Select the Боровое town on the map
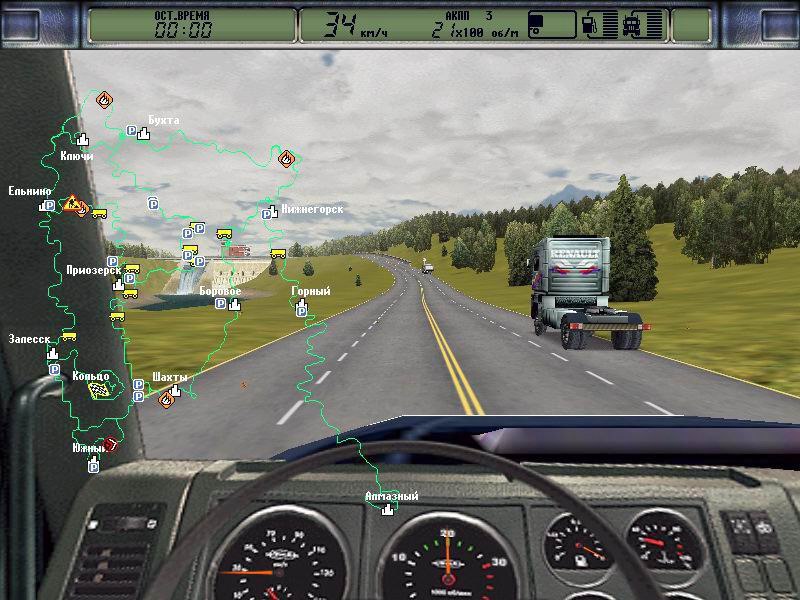Screen dimensions: 800x600 click(x=220, y=291)
